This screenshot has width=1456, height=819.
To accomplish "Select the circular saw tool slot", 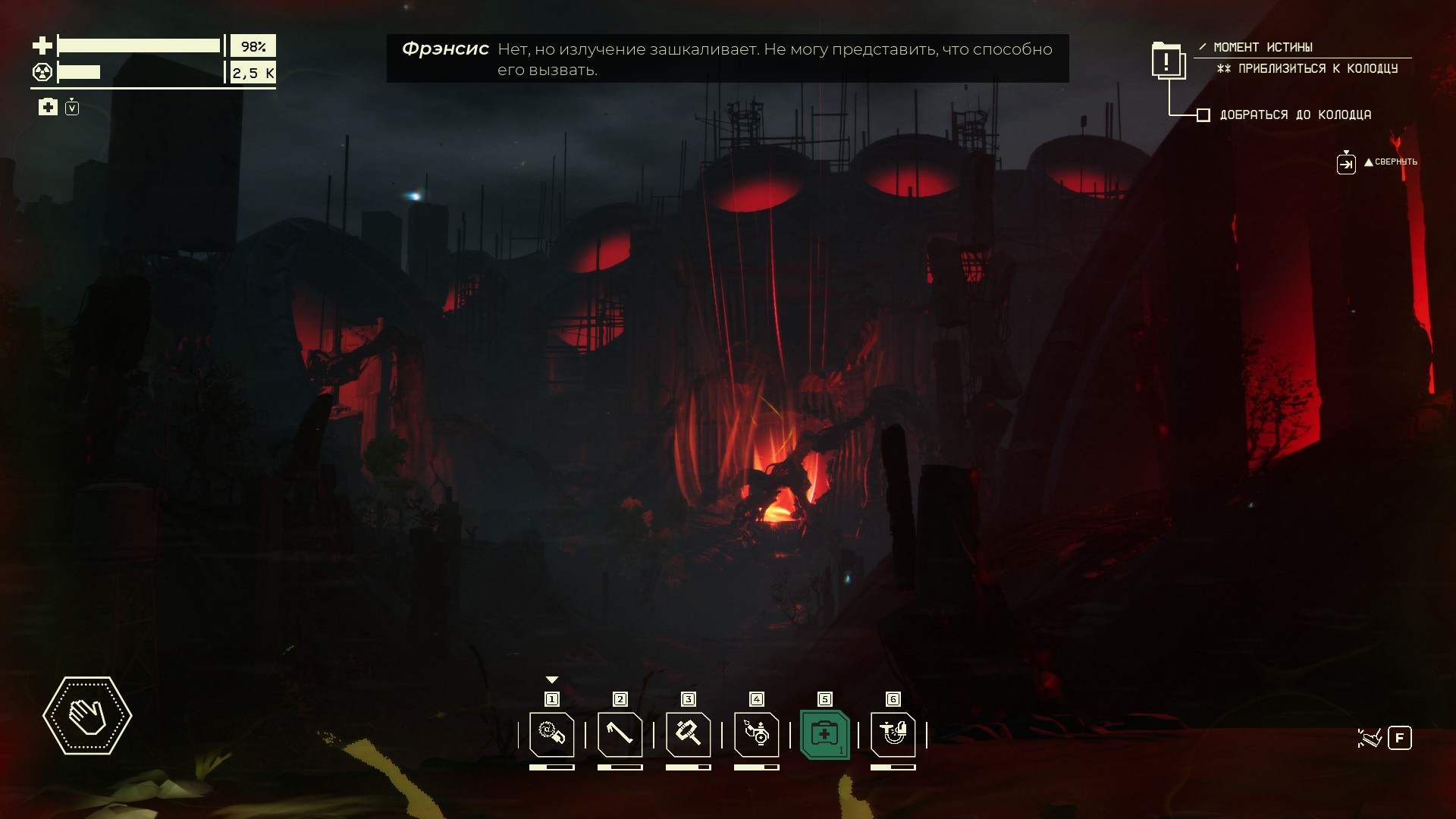I will 551,734.
